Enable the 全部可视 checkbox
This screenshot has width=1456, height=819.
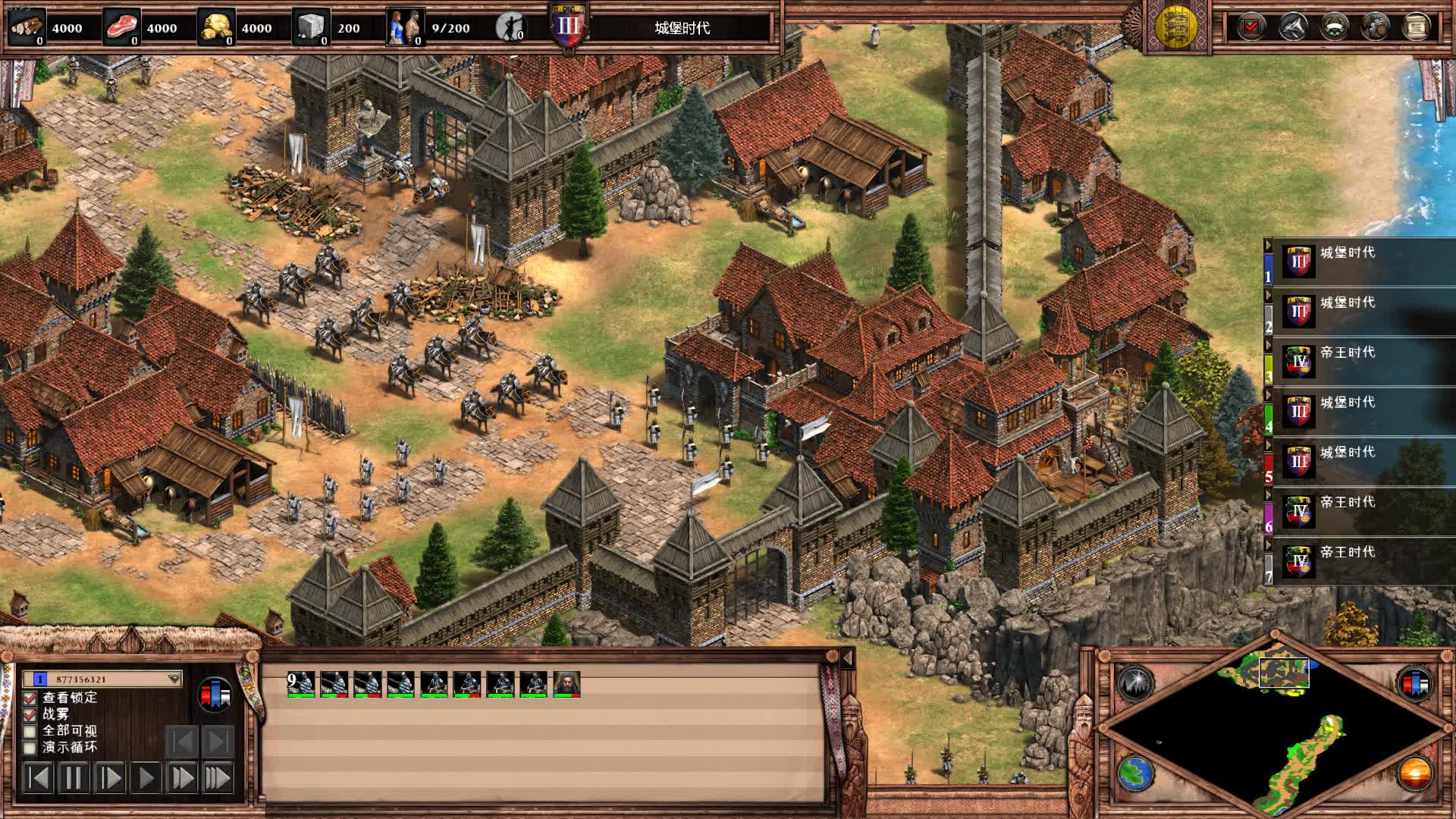(30, 731)
